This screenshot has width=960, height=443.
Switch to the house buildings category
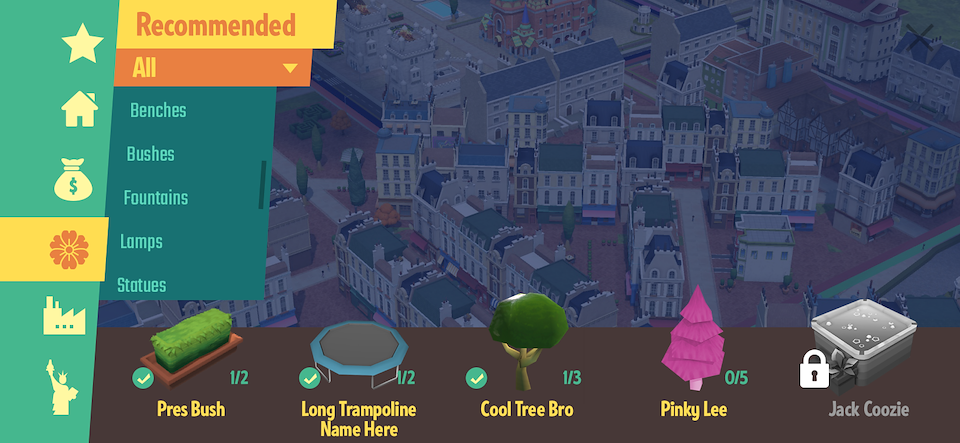coord(80,108)
